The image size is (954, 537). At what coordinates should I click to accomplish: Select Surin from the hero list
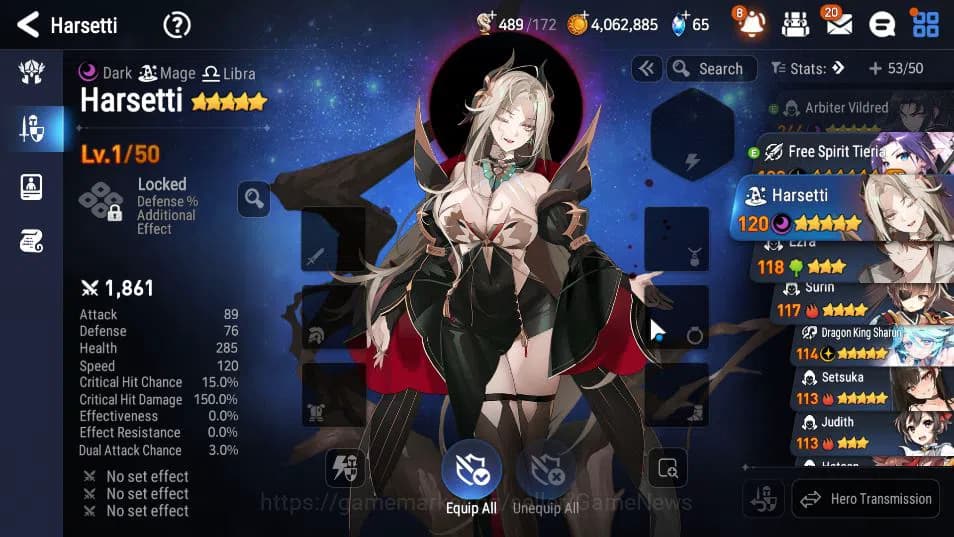(850, 299)
